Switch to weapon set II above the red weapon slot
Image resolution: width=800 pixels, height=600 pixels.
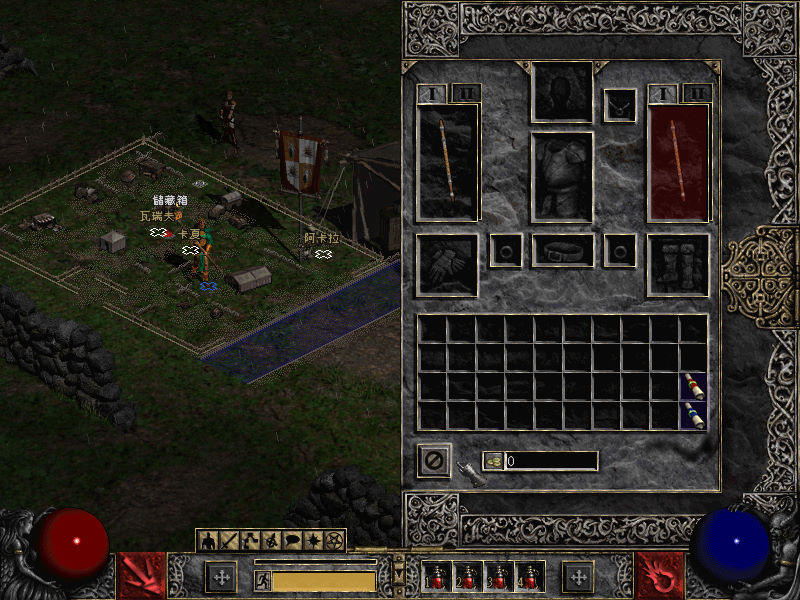(696, 93)
